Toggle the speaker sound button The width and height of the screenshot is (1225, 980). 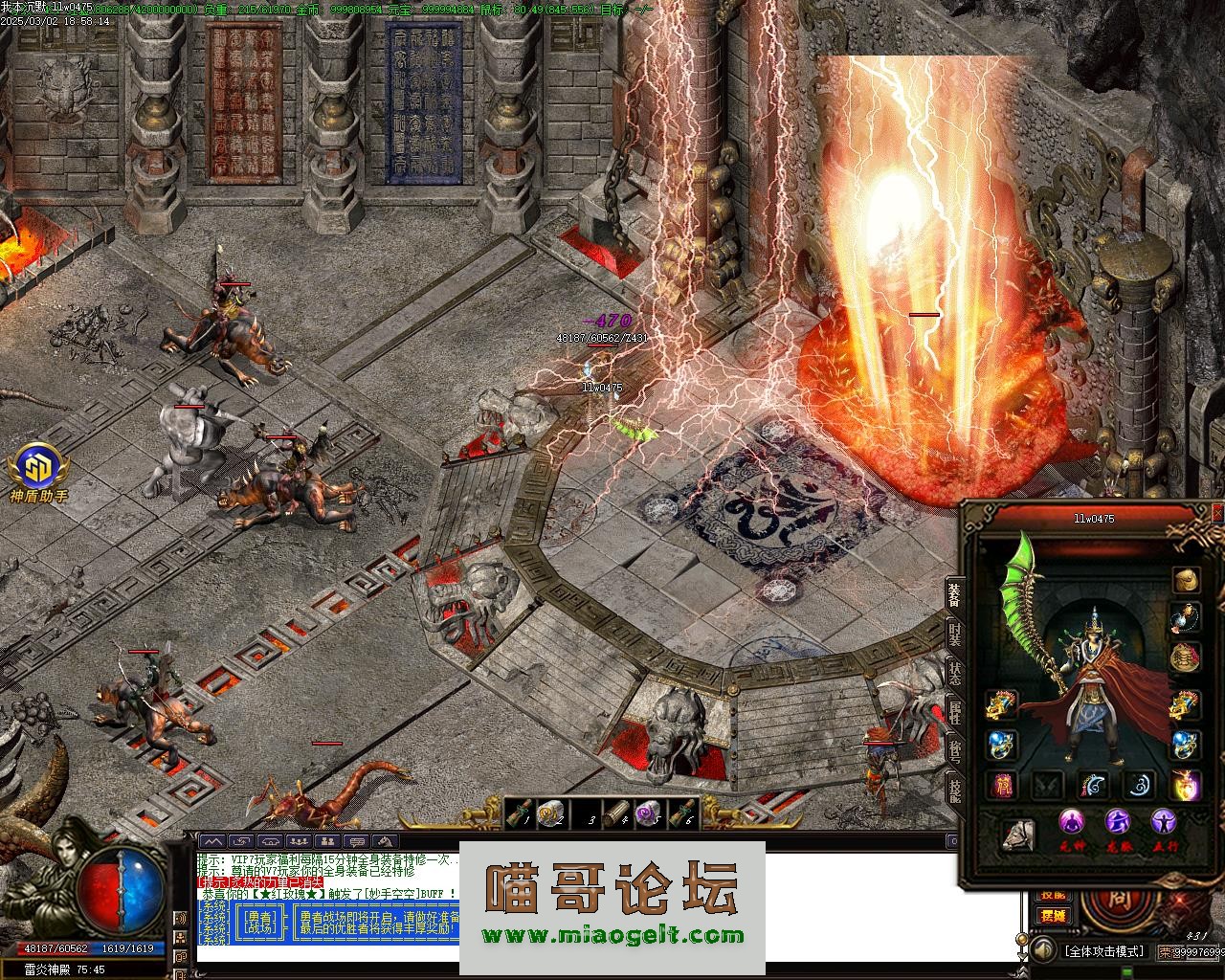tap(1041, 950)
